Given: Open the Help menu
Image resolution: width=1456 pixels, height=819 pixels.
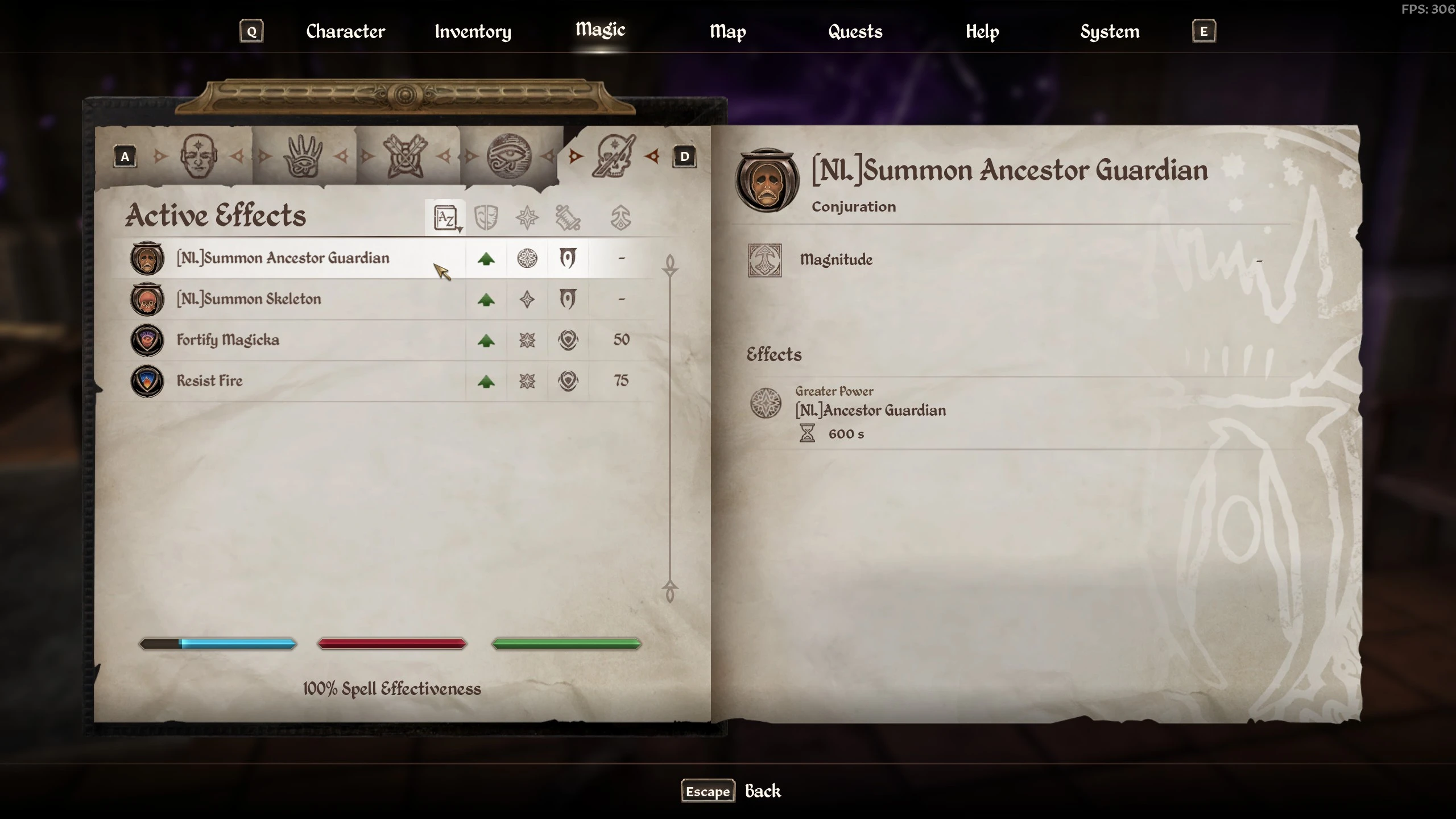Looking at the screenshot, I should click(982, 31).
